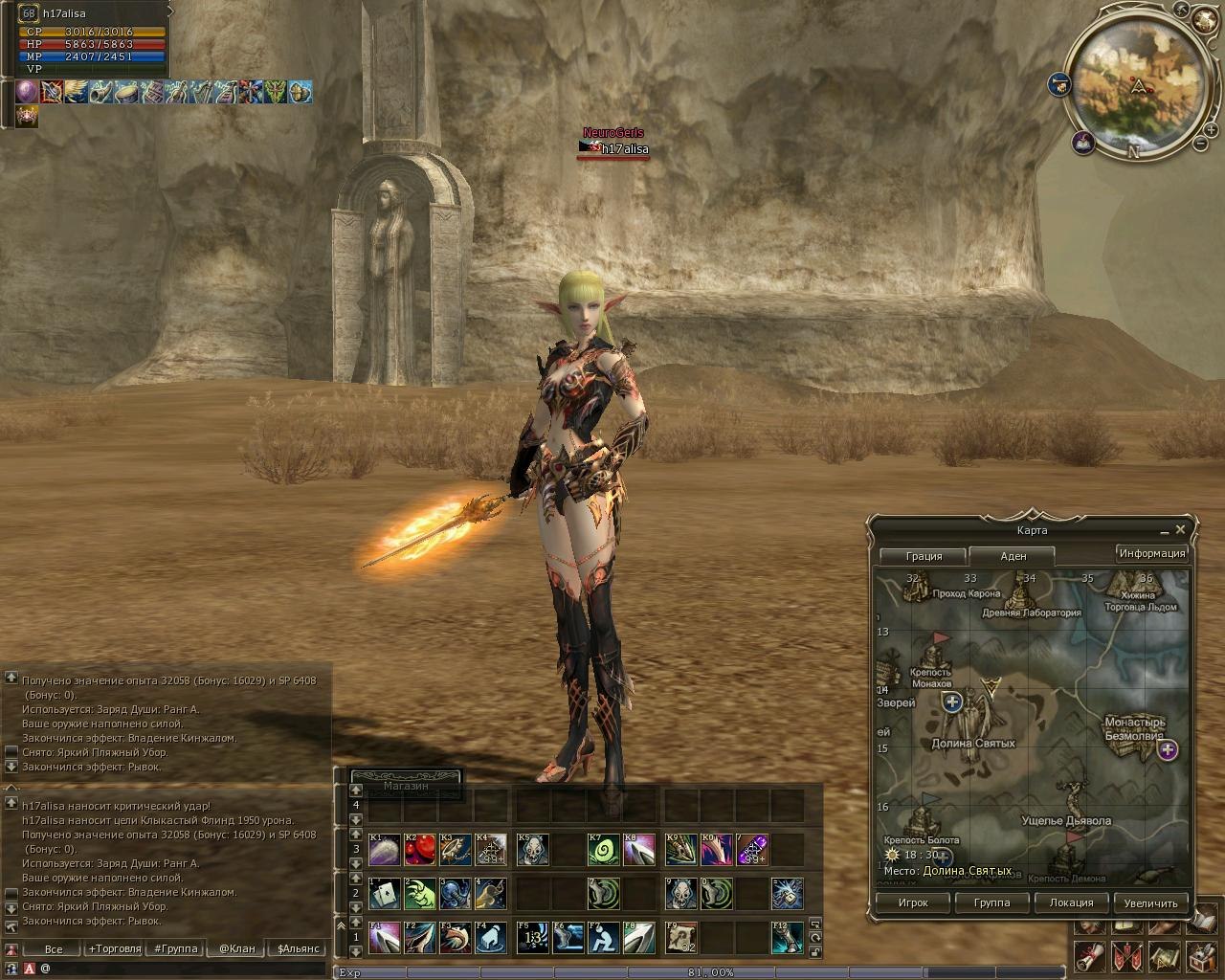Select the #Группа chat tab
1225x980 pixels.
point(176,949)
